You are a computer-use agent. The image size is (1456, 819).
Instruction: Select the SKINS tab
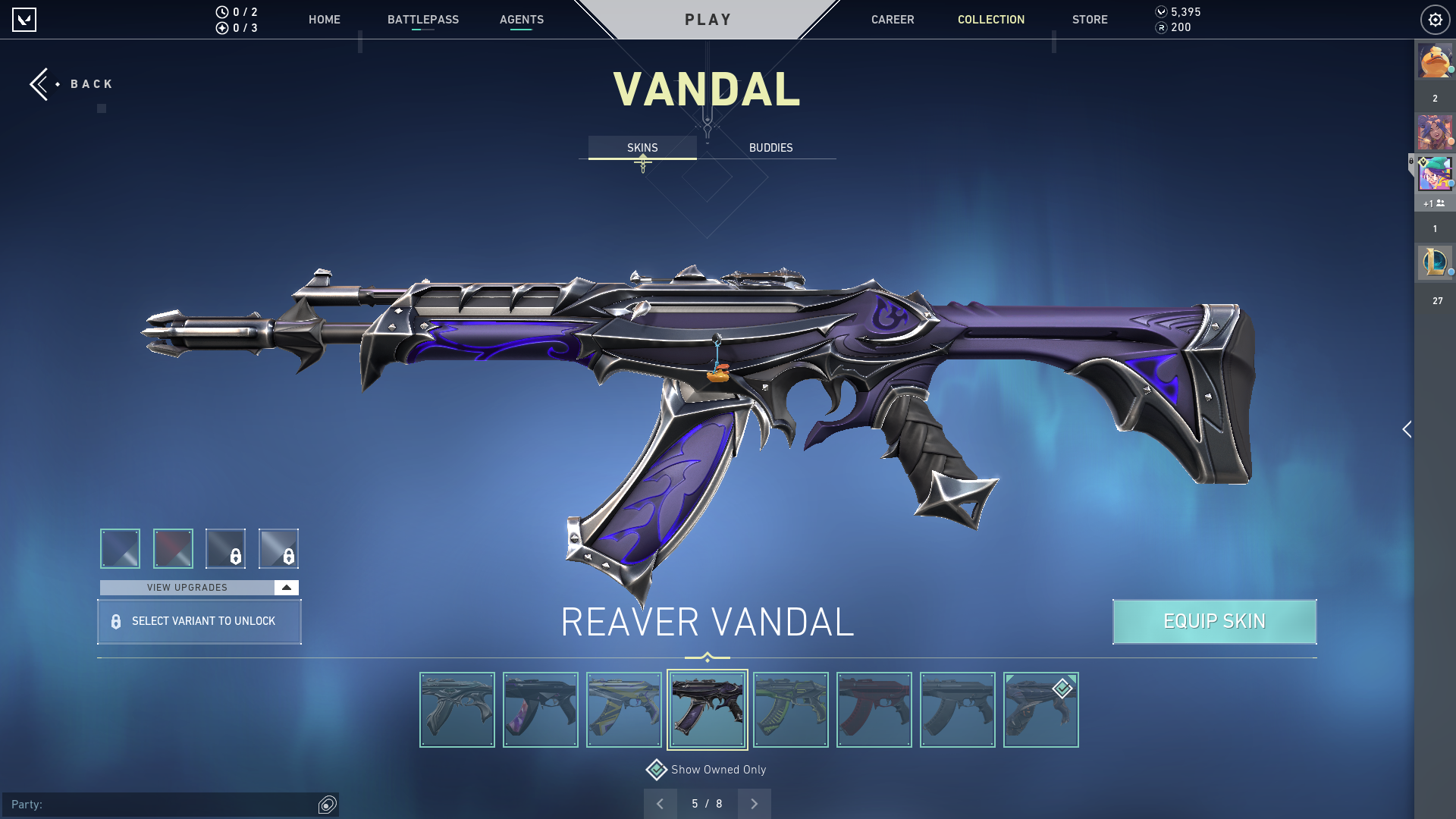[x=642, y=148]
